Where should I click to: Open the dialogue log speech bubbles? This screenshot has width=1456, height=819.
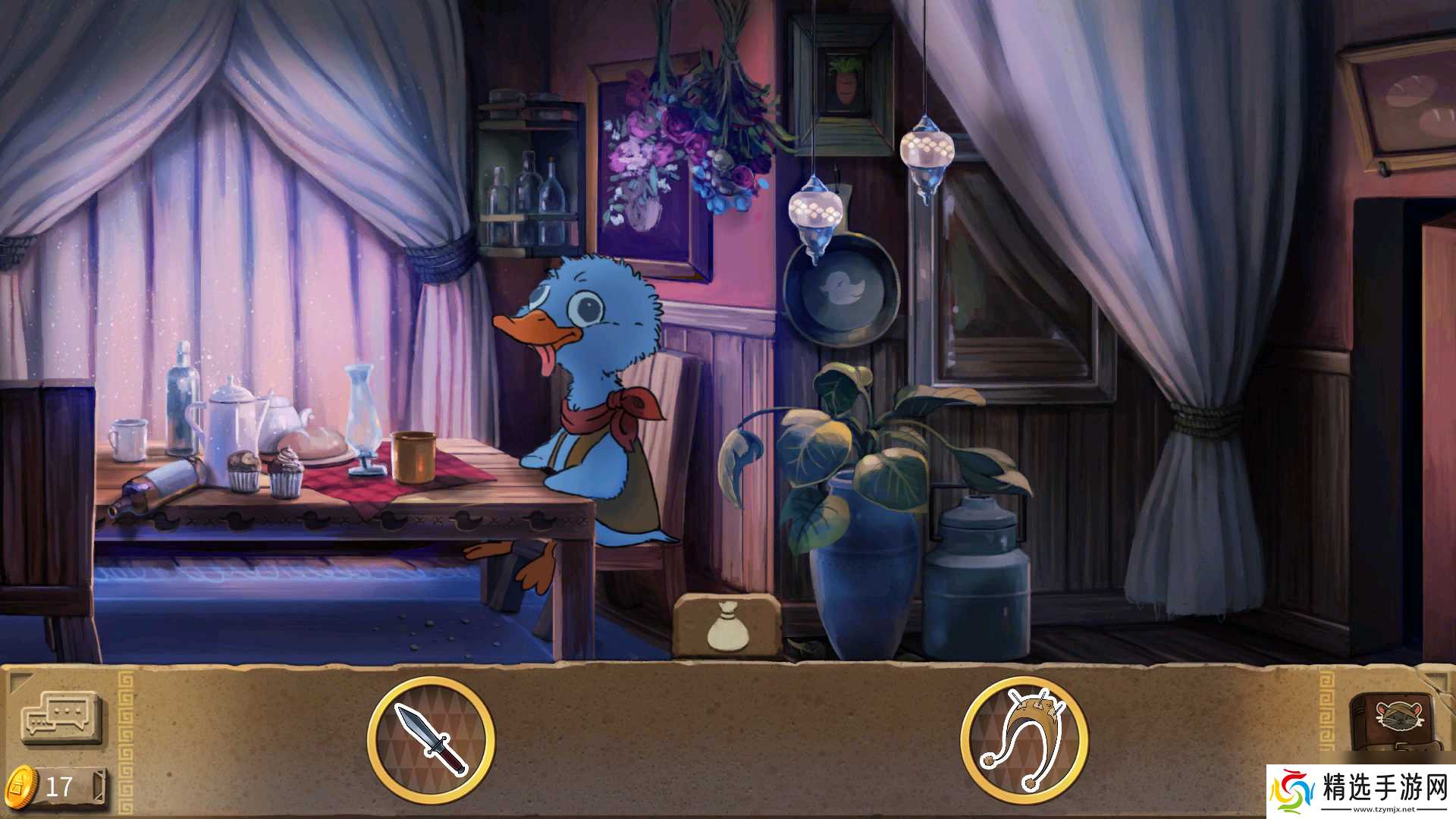61,717
